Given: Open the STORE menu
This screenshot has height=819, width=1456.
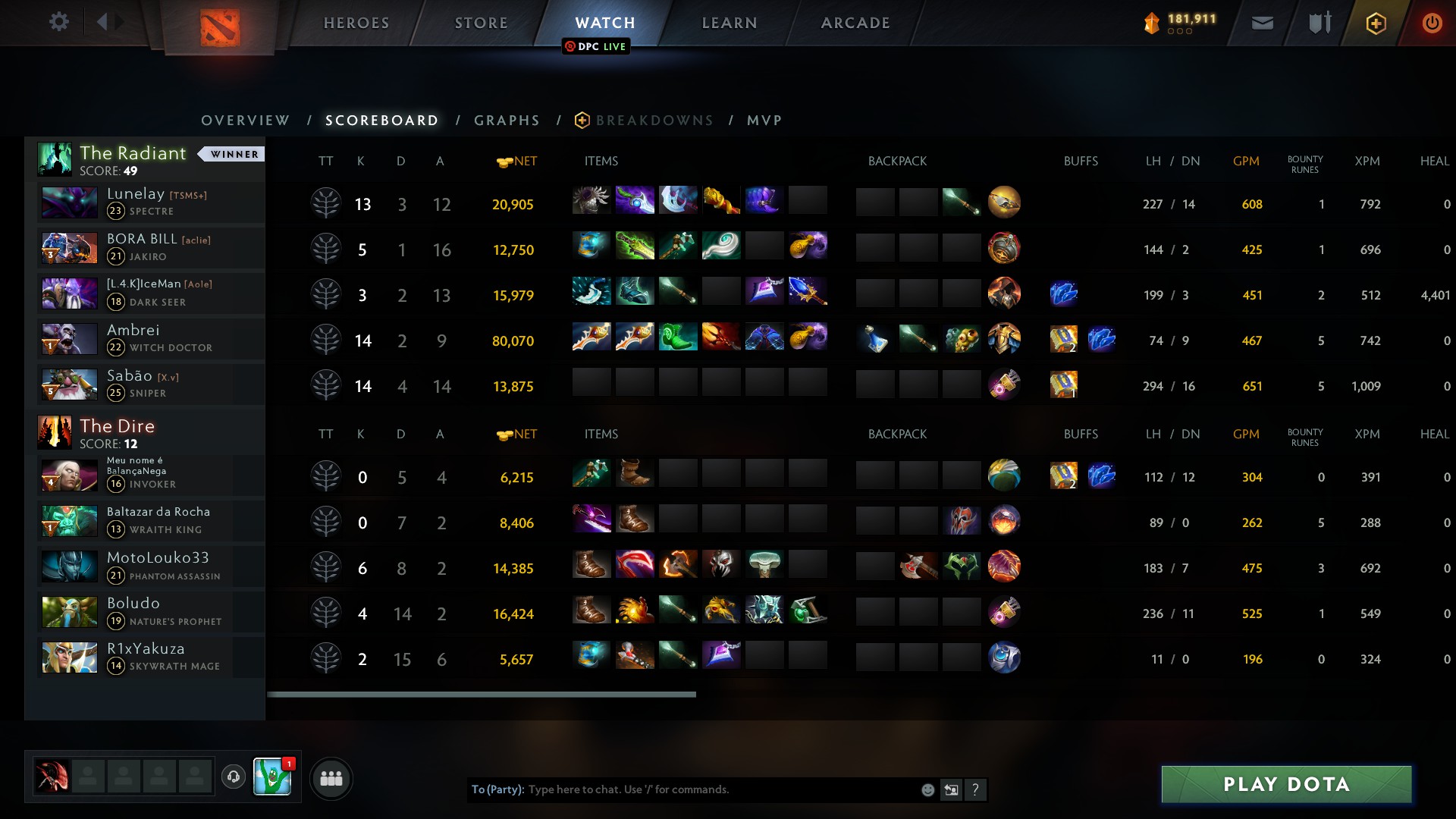Looking at the screenshot, I should point(482,22).
